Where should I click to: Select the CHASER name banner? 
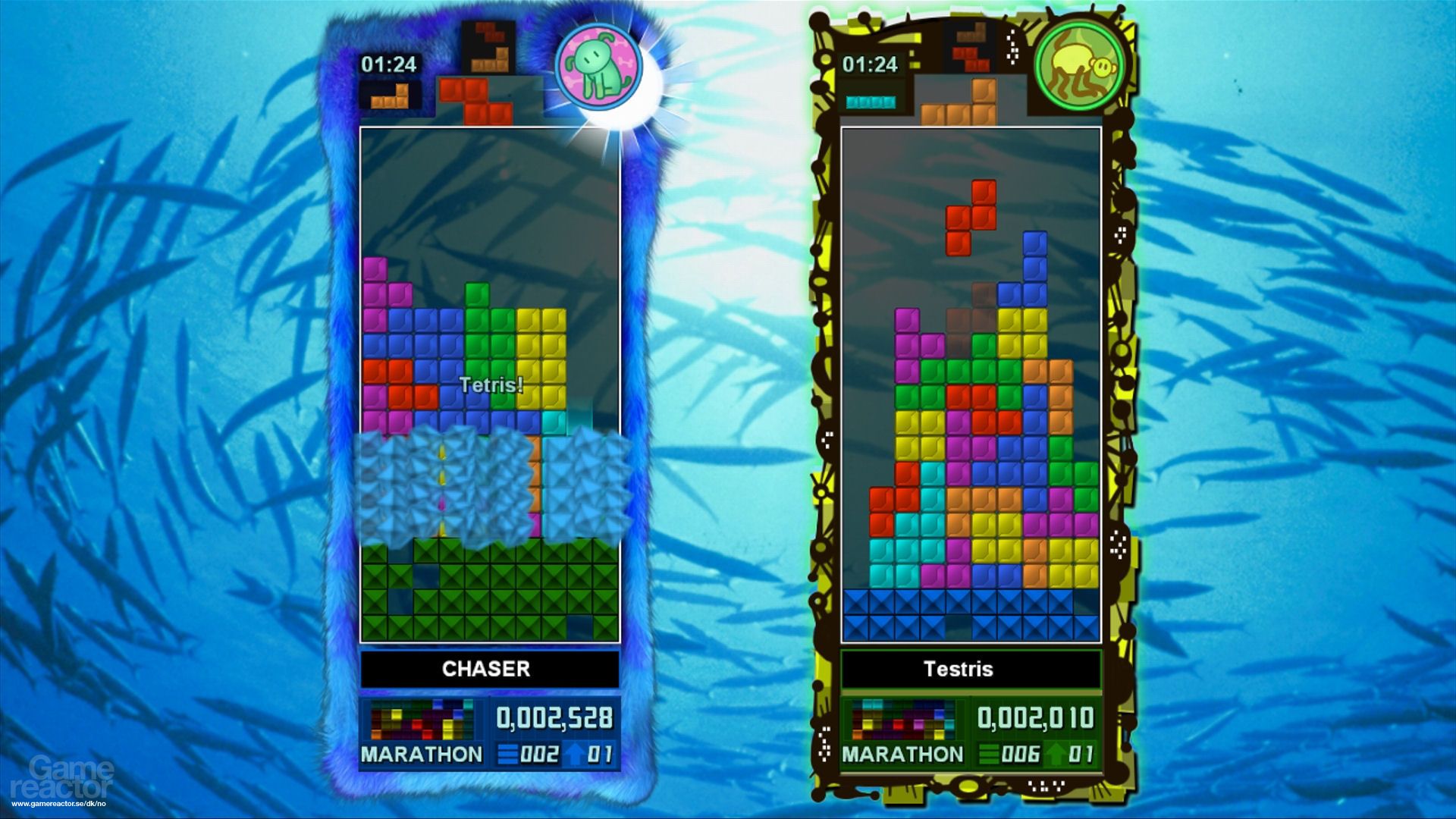(488, 669)
